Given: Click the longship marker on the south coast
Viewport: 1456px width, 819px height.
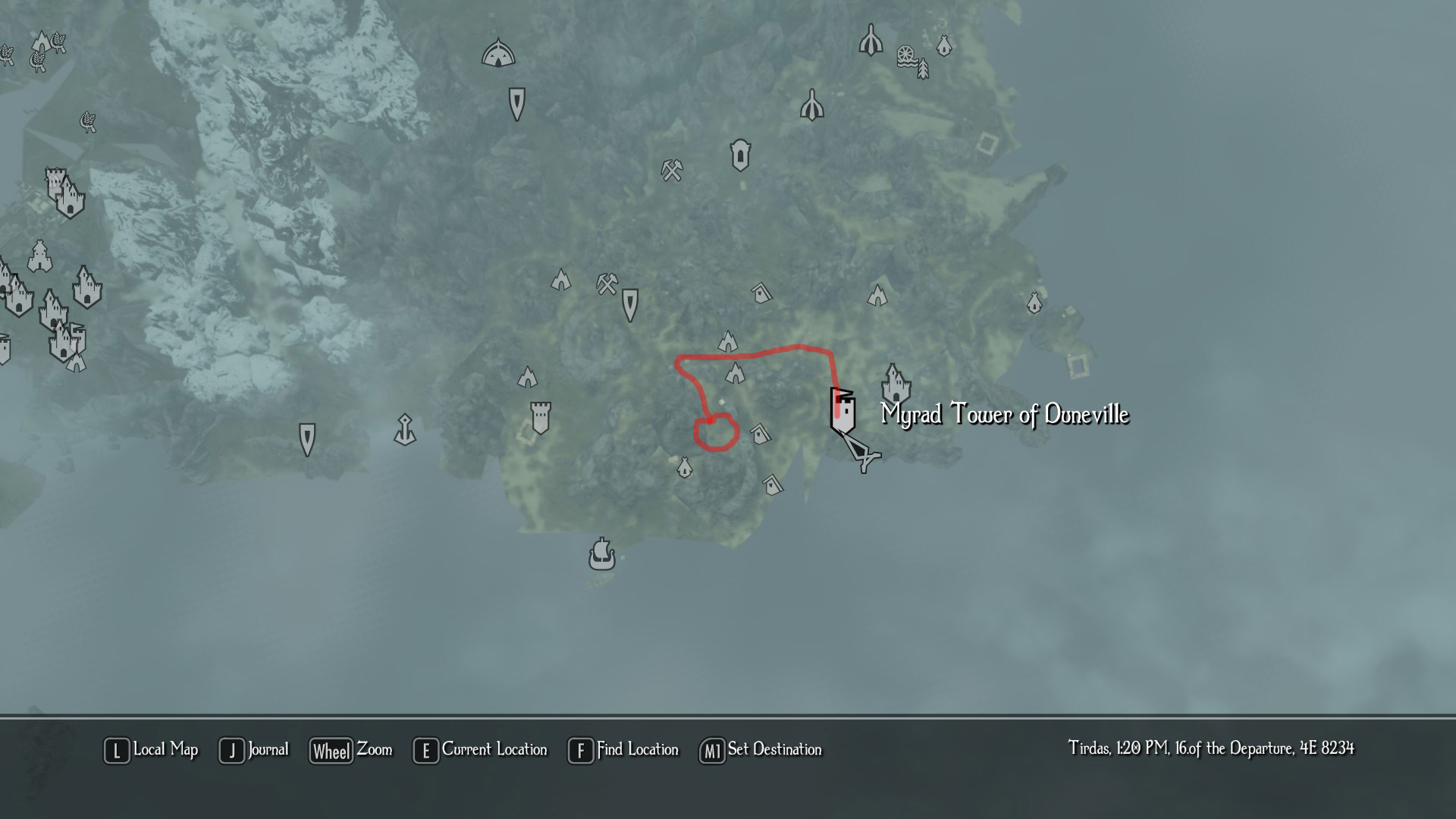Looking at the screenshot, I should coord(601,554).
